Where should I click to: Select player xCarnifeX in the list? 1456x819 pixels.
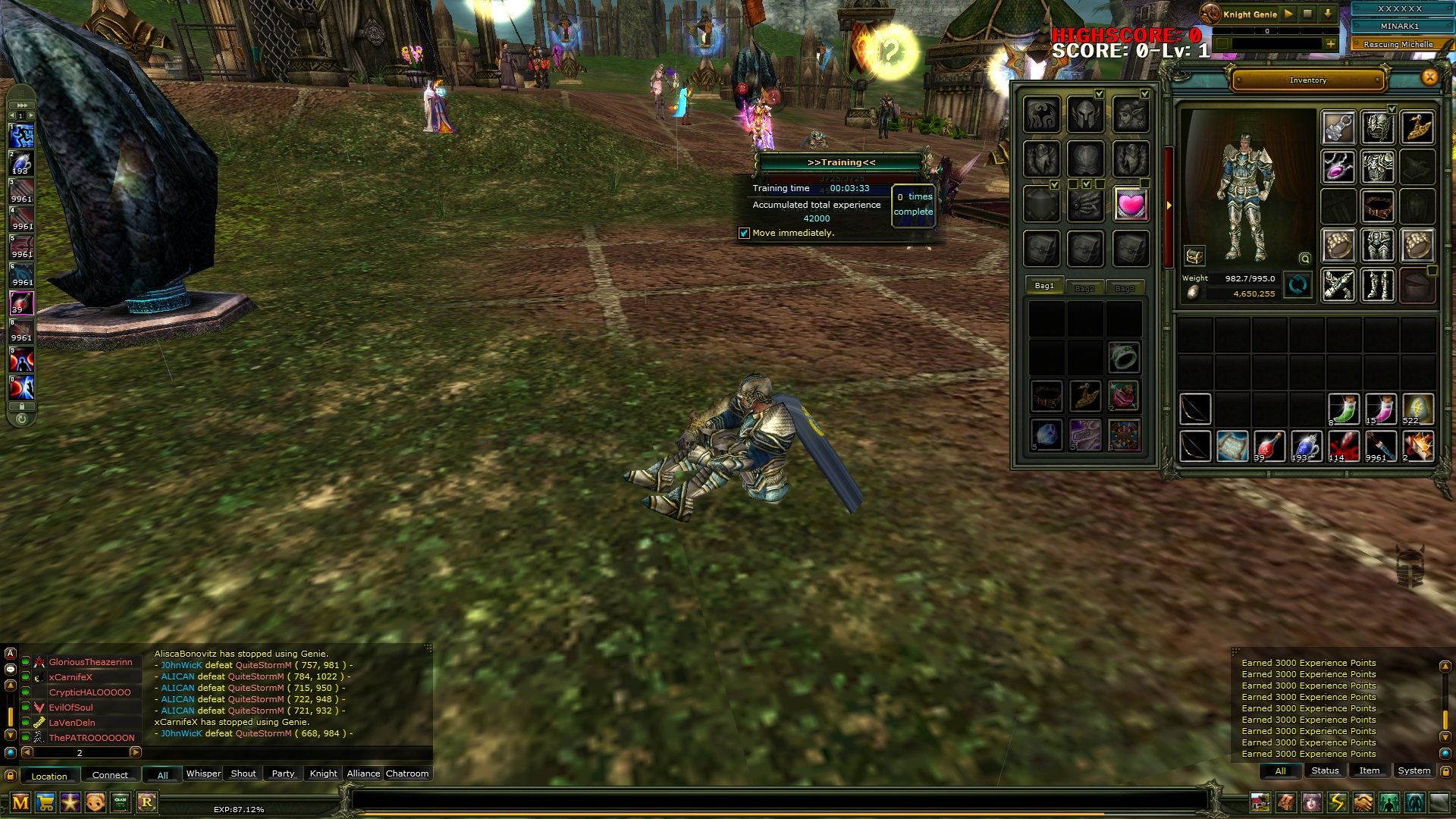[x=71, y=677]
